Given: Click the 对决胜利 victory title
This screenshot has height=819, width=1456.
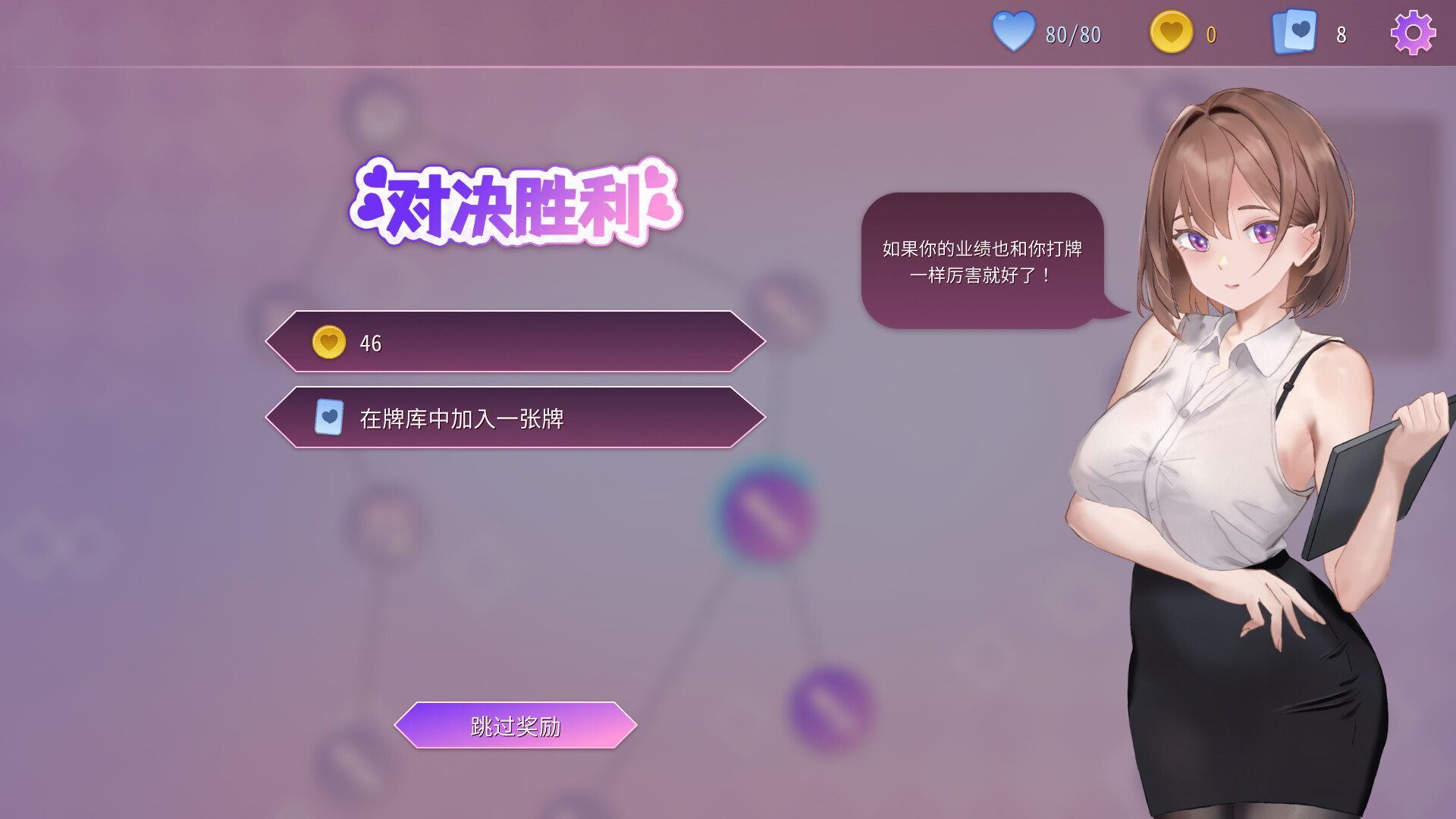Looking at the screenshot, I should pos(518,203).
